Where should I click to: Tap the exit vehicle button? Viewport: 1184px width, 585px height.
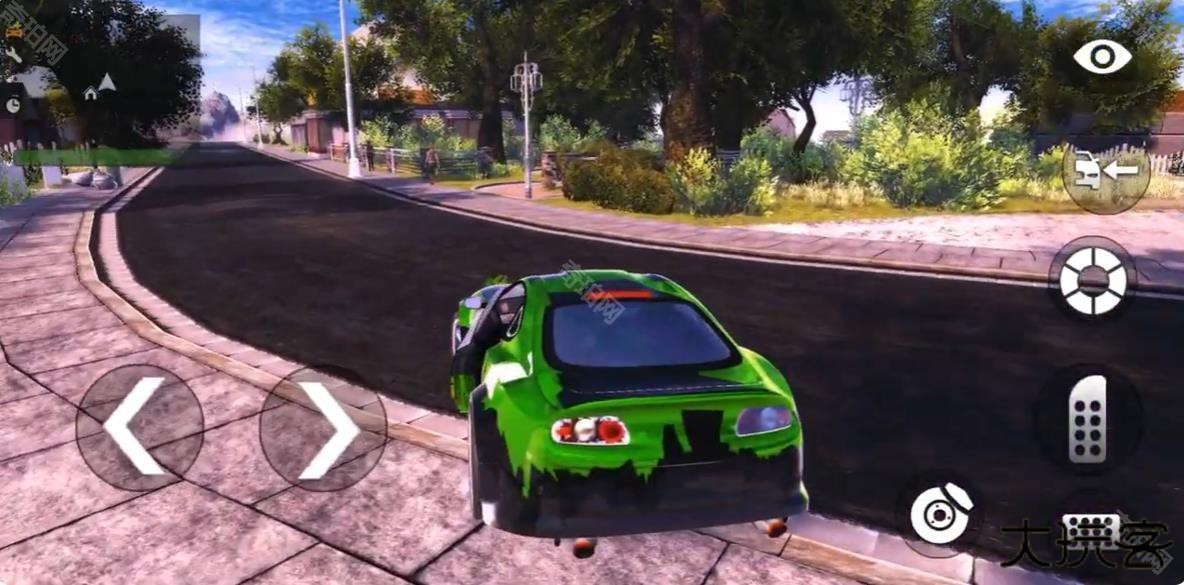pos(1105,172)
